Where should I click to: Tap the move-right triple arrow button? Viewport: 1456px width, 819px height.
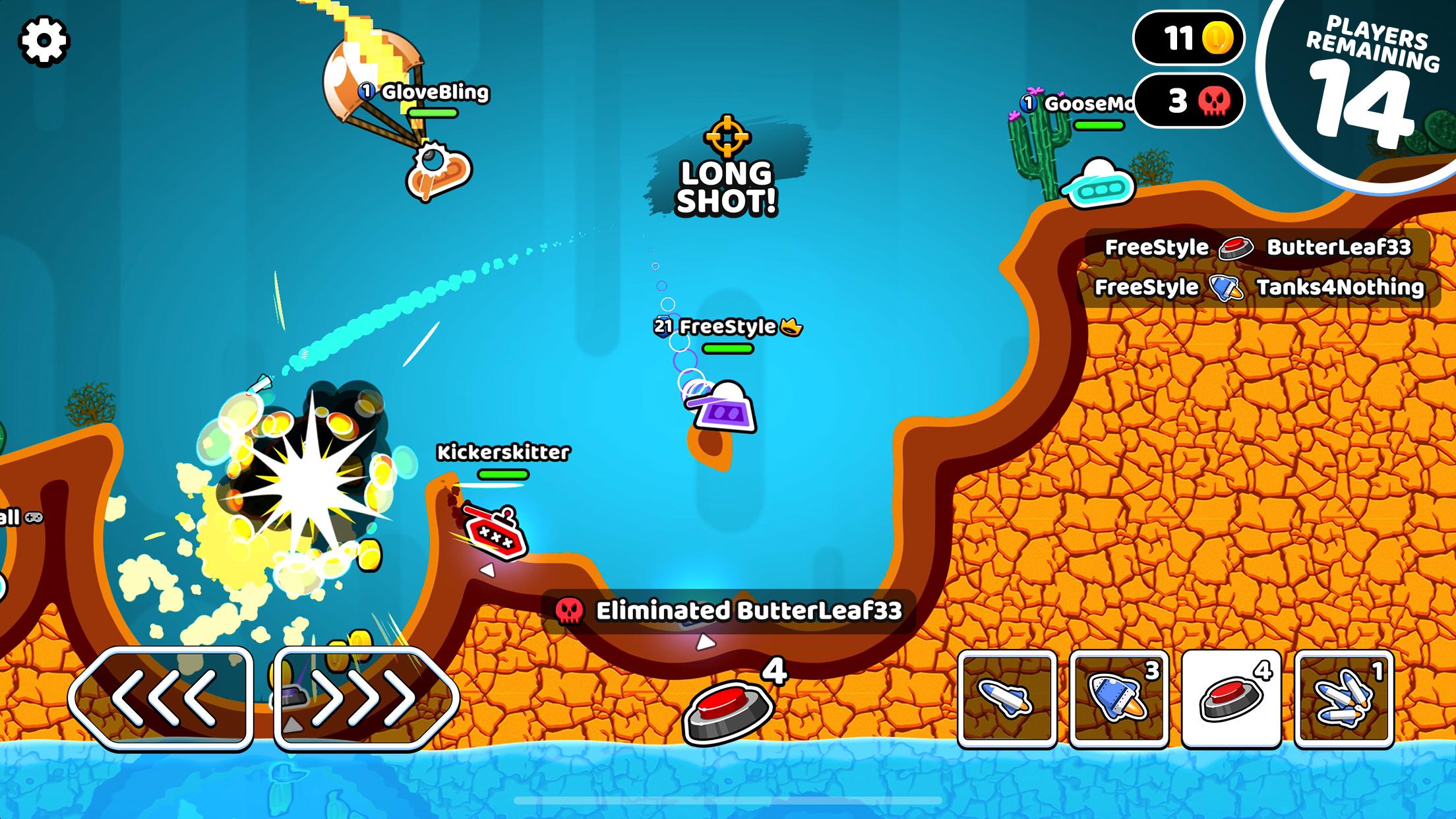(x=365, y=698)
